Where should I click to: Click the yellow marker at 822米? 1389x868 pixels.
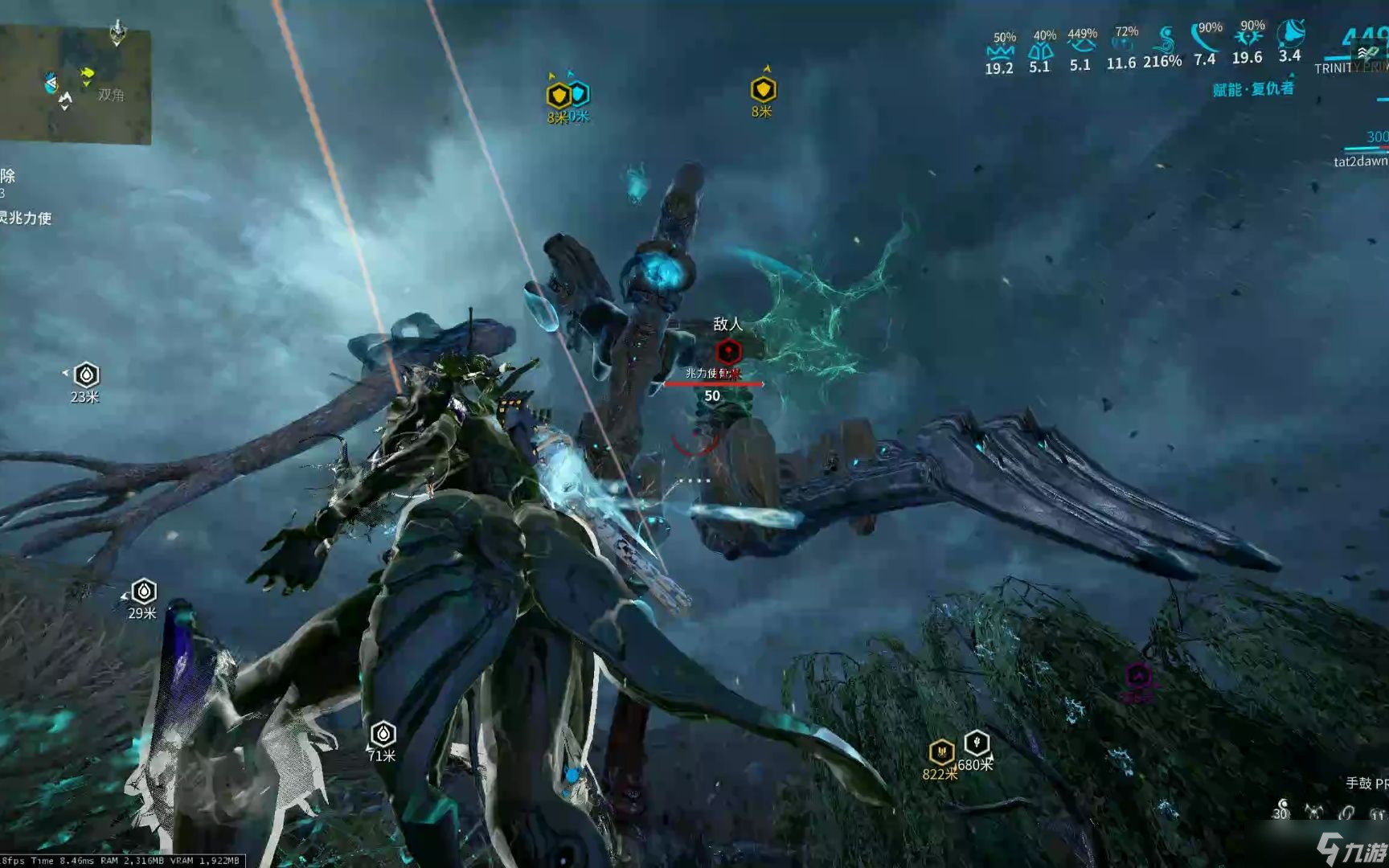point(940,752)
